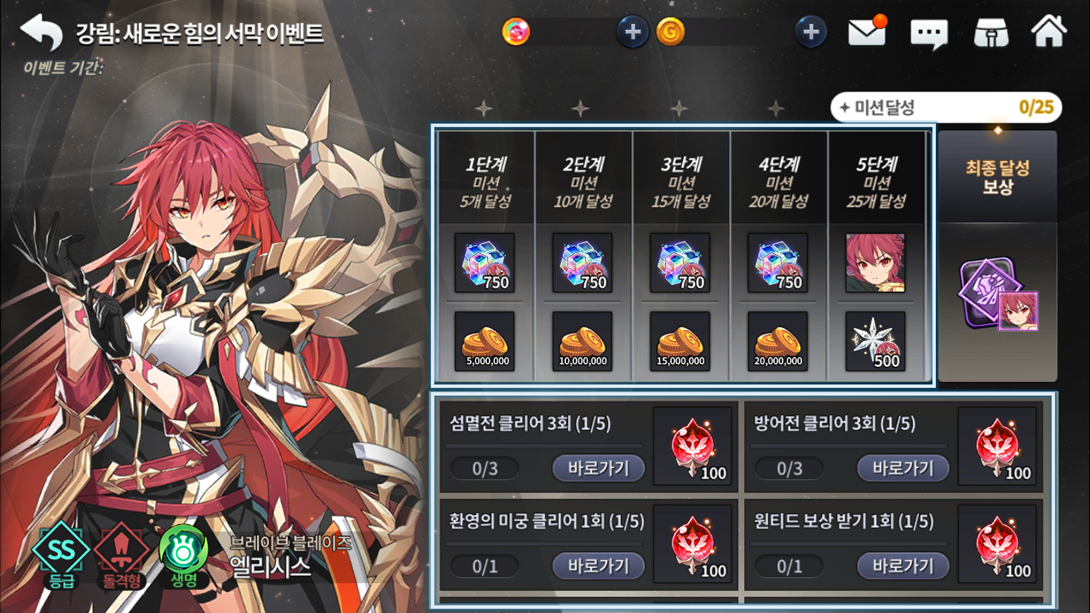The height and width of the screenshot is (613, 1090).
Task: Add more gold with the plus button
Action: click(810, 32)
